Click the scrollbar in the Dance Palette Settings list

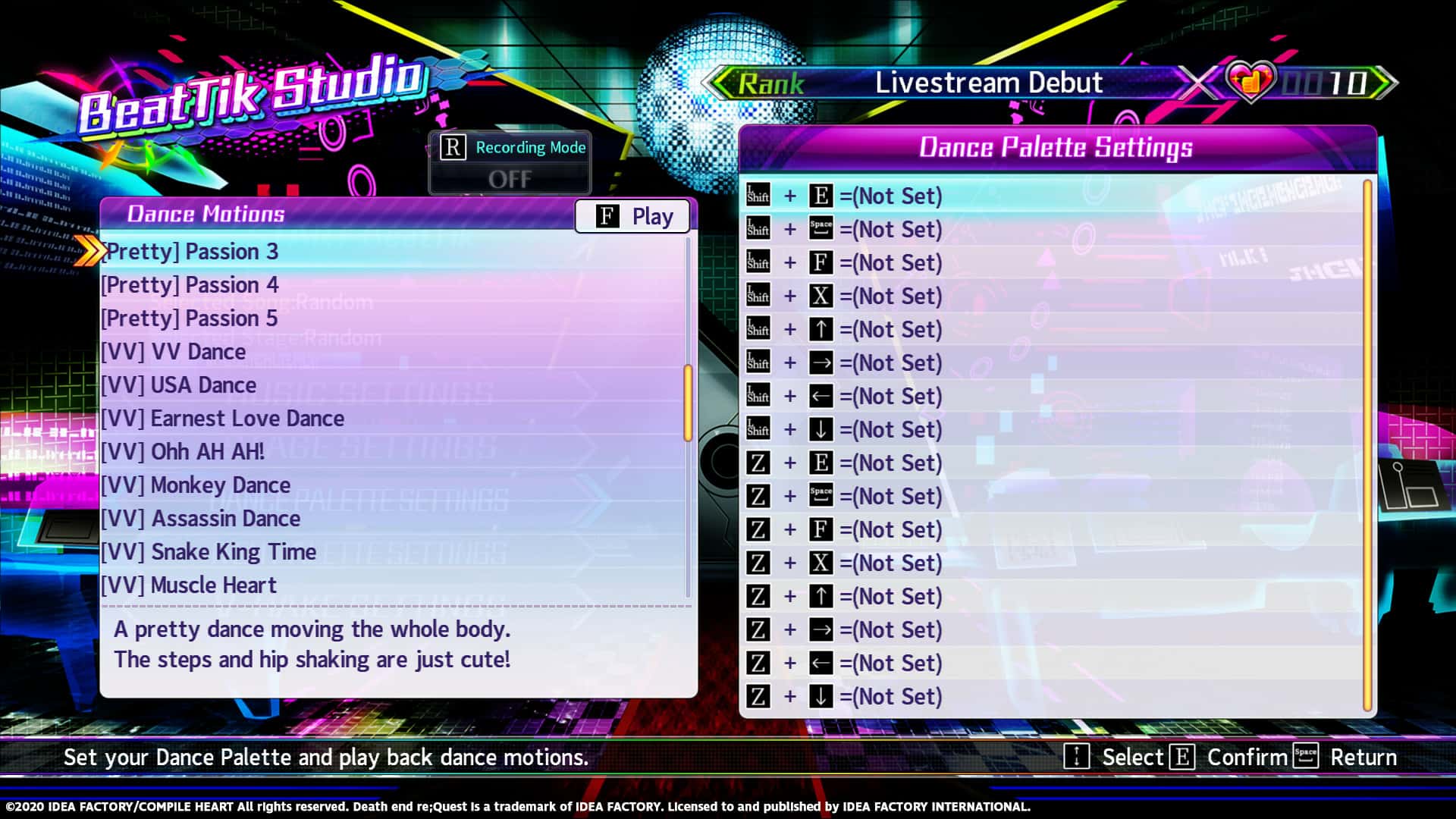pos(1367,447)
